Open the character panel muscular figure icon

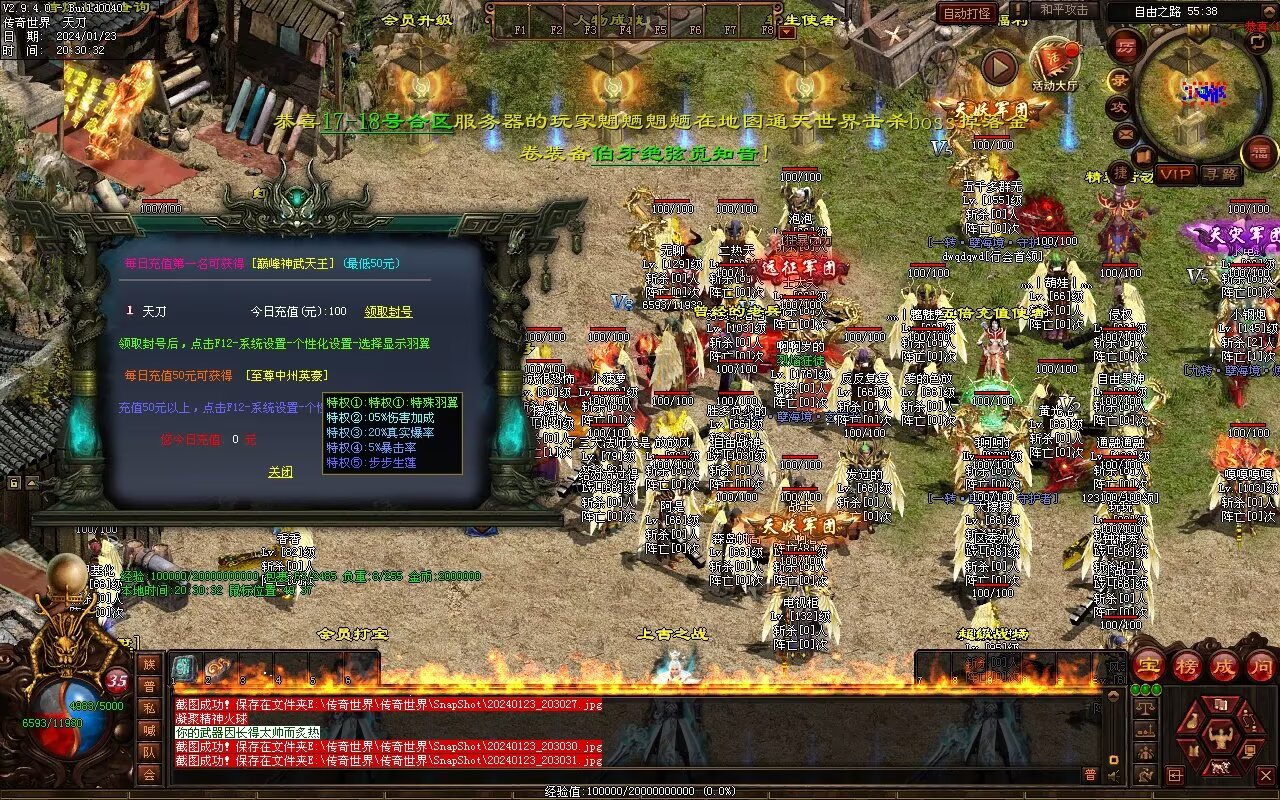1221,737
